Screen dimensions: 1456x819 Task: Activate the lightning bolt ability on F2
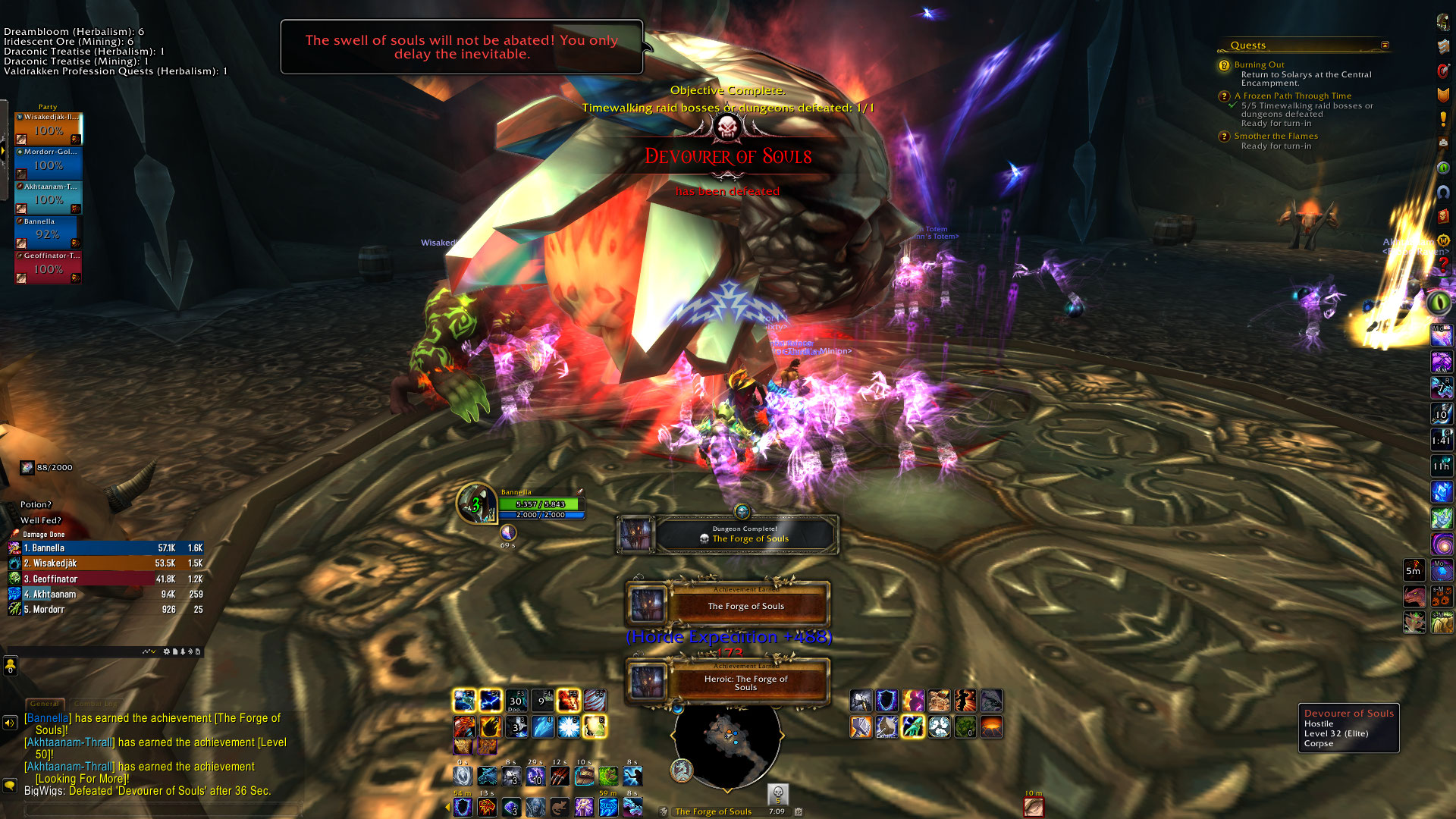pyautogui.click(x=490, y=699)
